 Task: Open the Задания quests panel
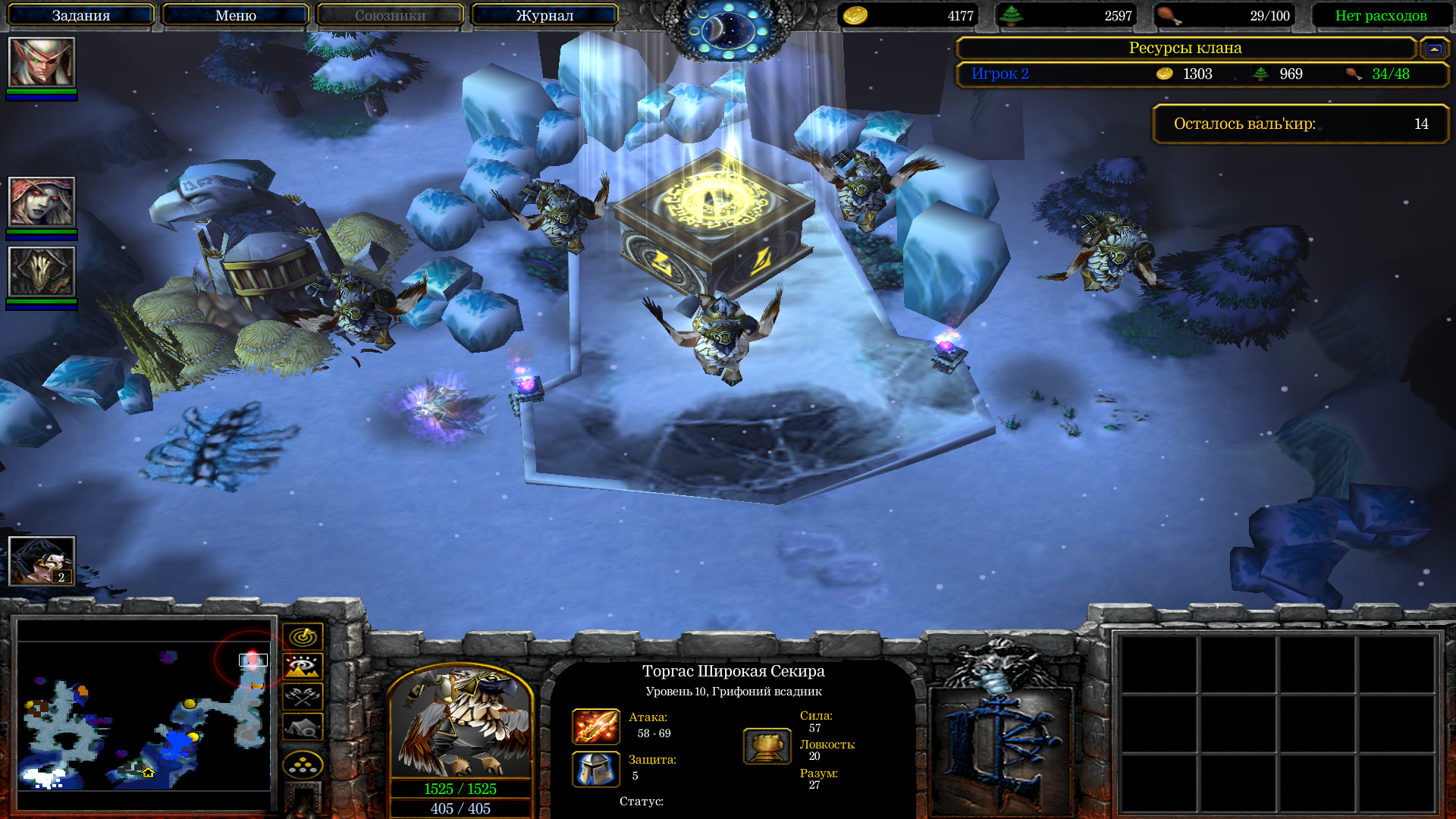(x=80, y=15)
